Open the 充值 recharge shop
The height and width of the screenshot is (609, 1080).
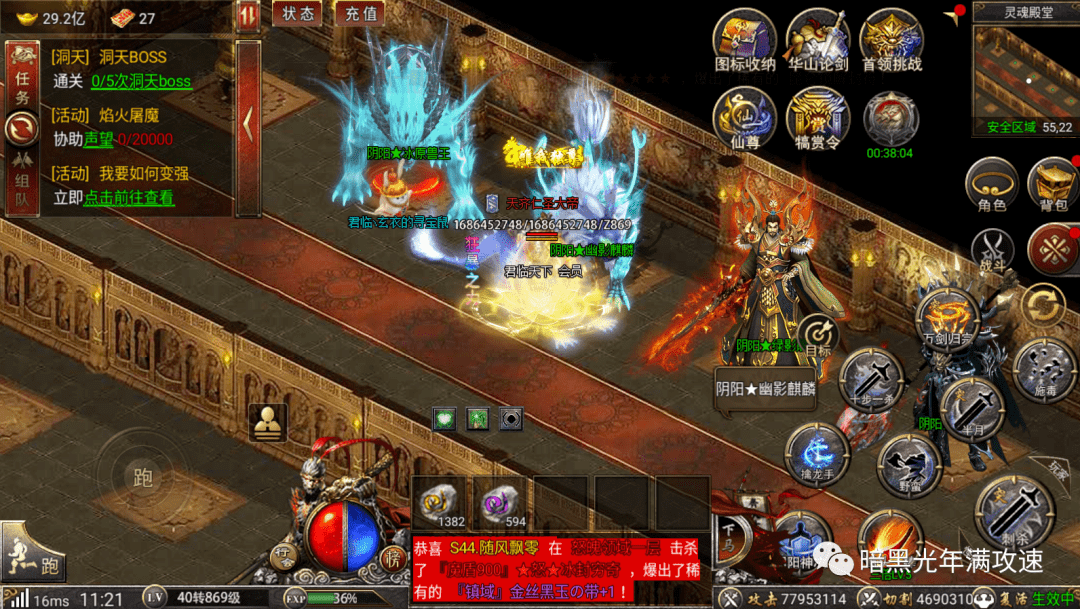[x=360, y=14]
